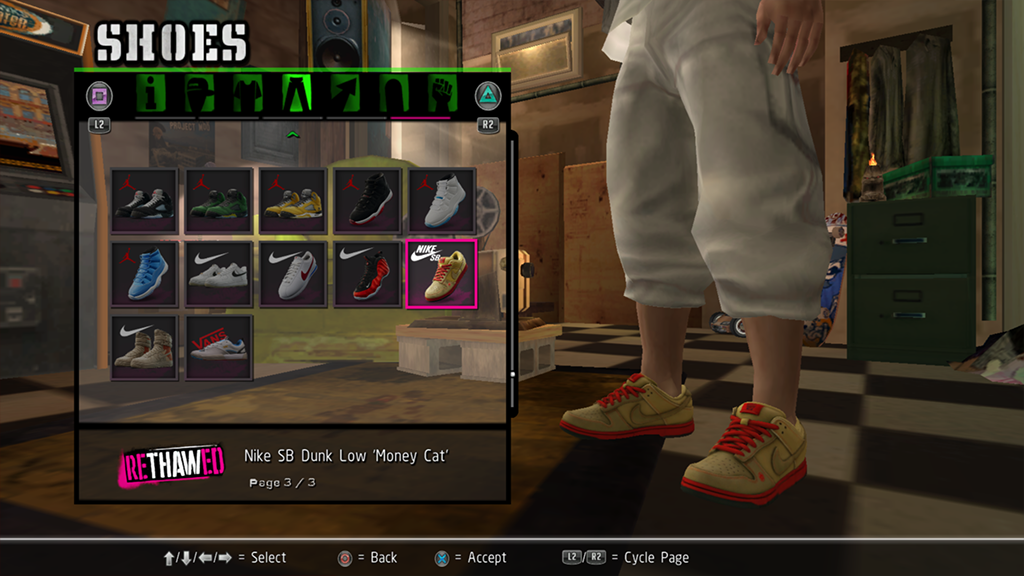1024x576 pixels.
Task: Pick the red and black Nike Foamposite
Action: (367, 274)
